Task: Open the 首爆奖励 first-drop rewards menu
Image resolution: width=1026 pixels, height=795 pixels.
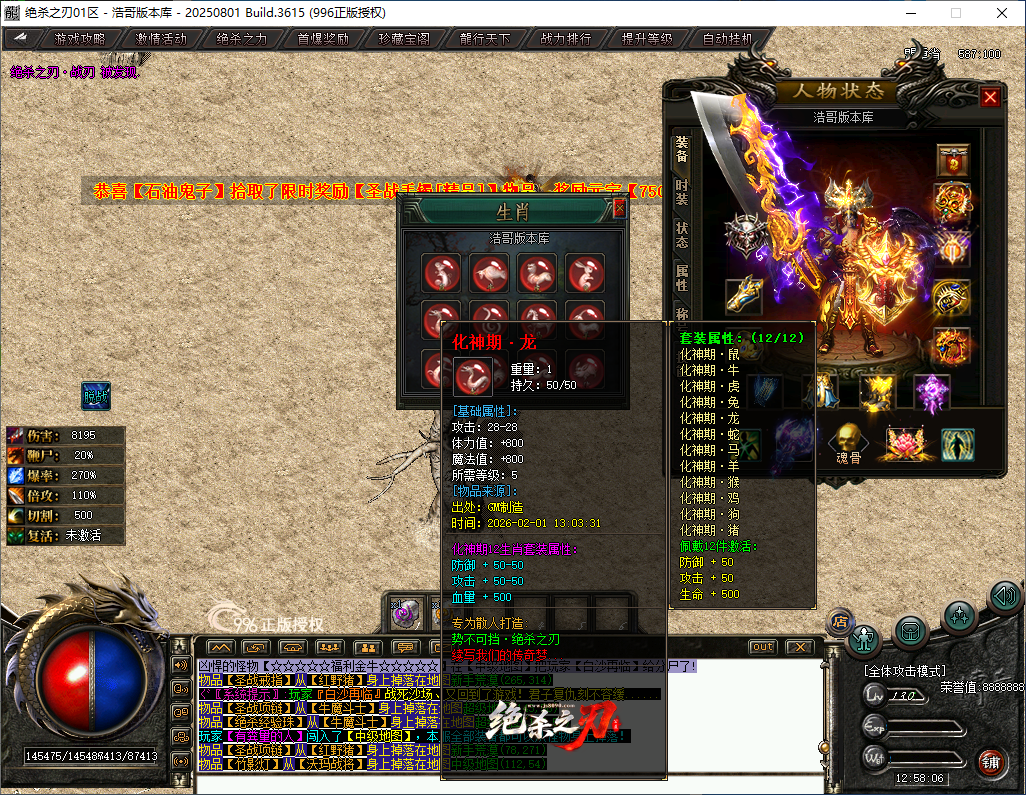Action: pos(323,39)
